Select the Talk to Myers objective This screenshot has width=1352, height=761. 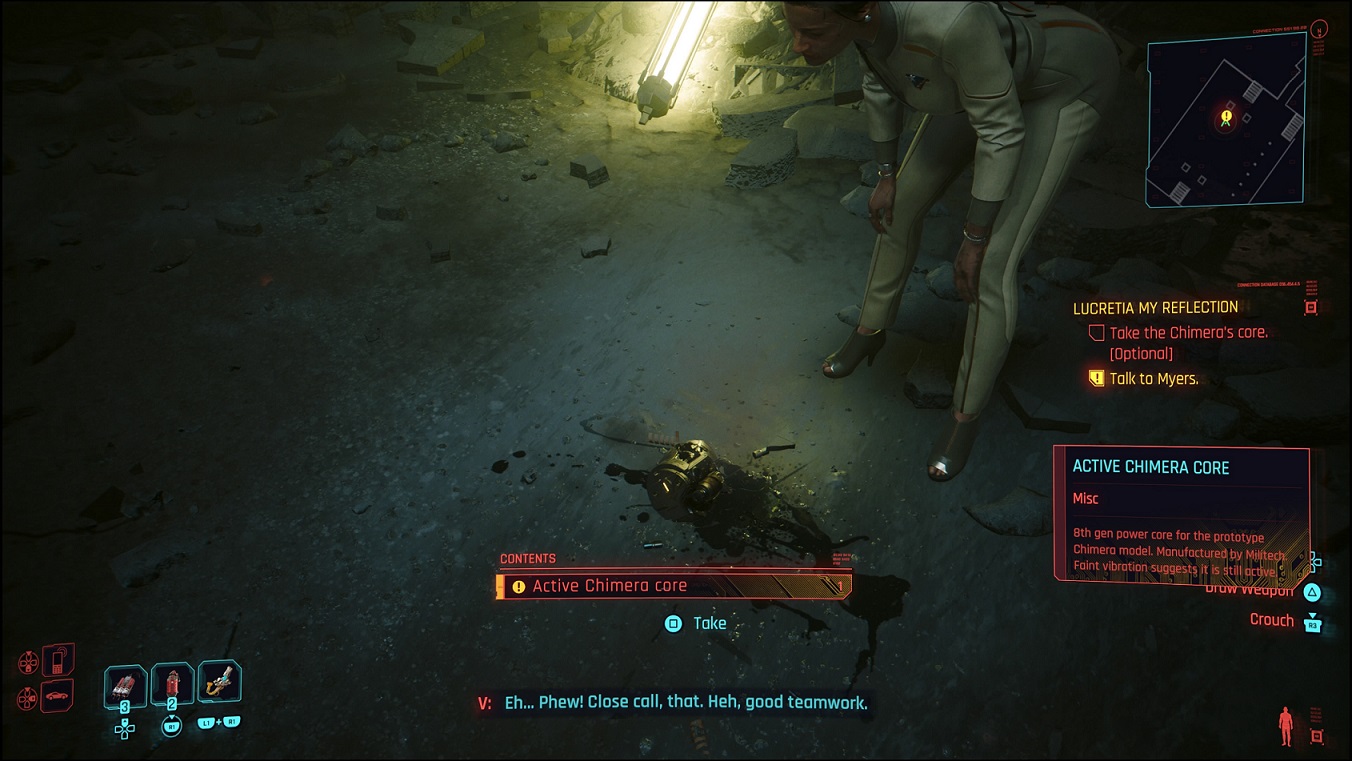coord(1153,379)
